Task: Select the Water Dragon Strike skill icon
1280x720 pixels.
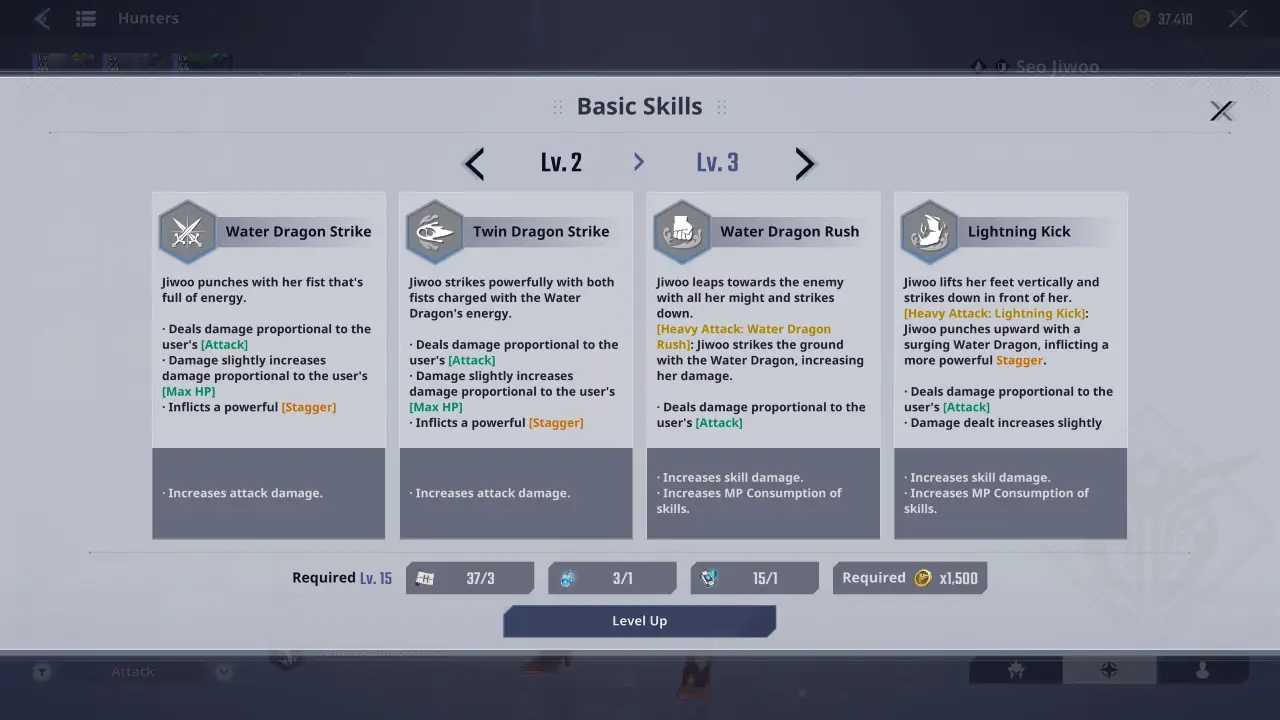Action: pos(187,231)
